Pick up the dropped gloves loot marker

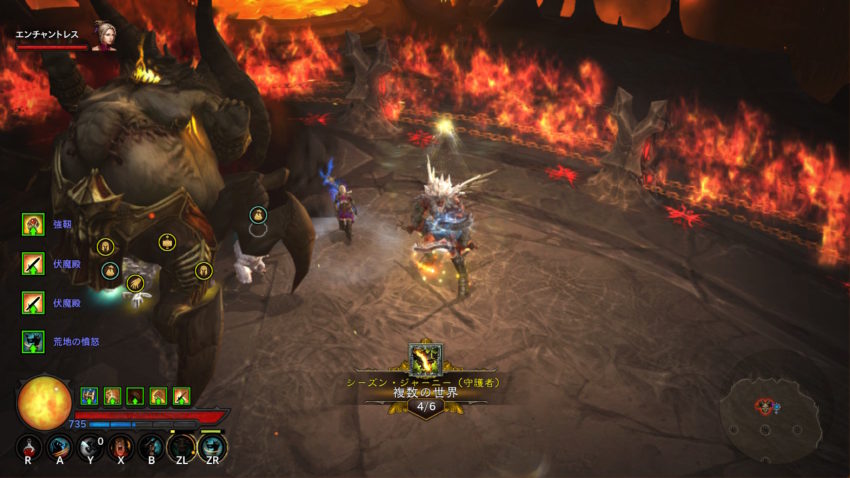[135, 284]
